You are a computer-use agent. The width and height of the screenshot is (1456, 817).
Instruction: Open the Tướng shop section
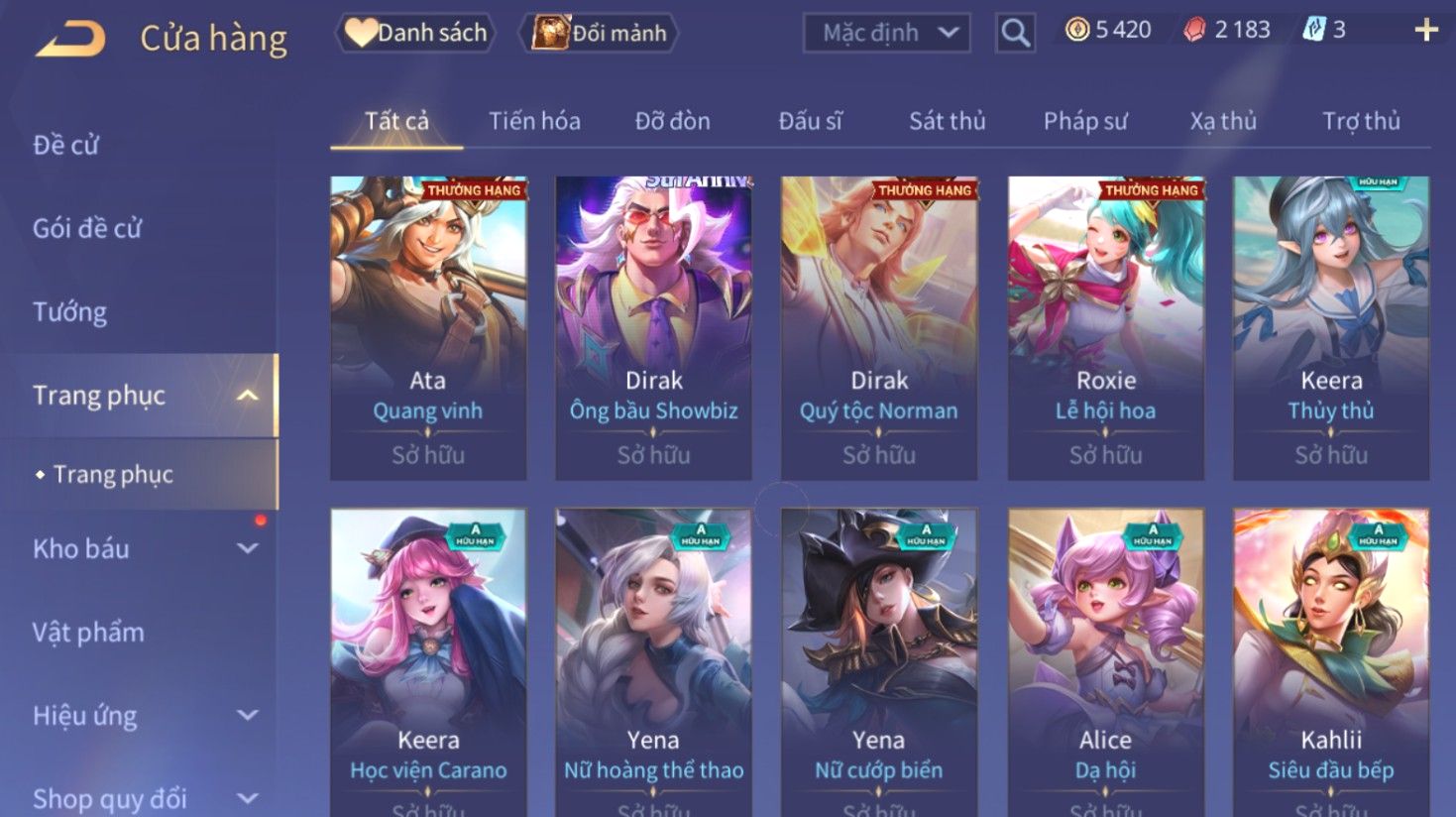(x=69, y=312)
